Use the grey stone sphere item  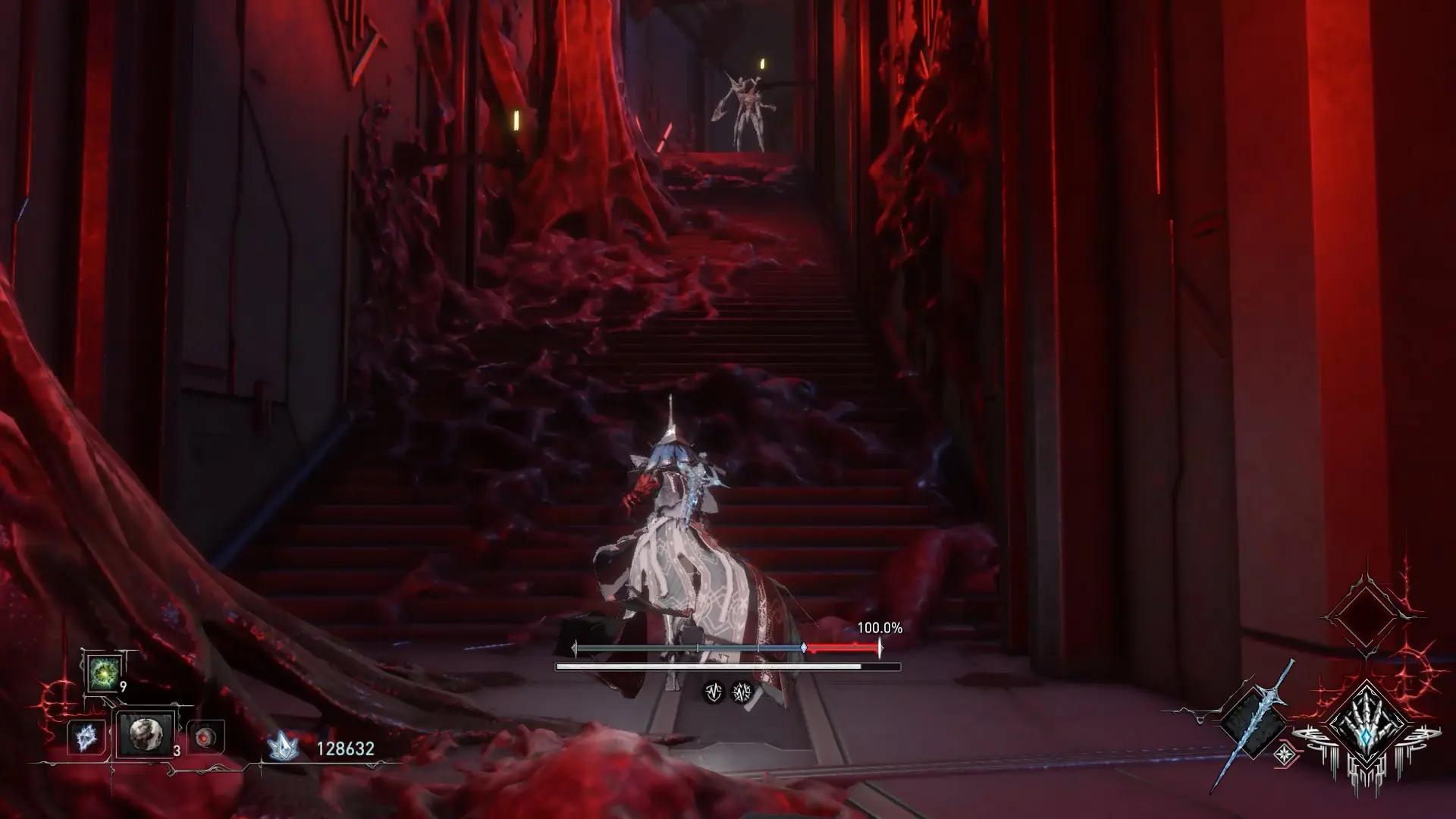click(144, 734)
